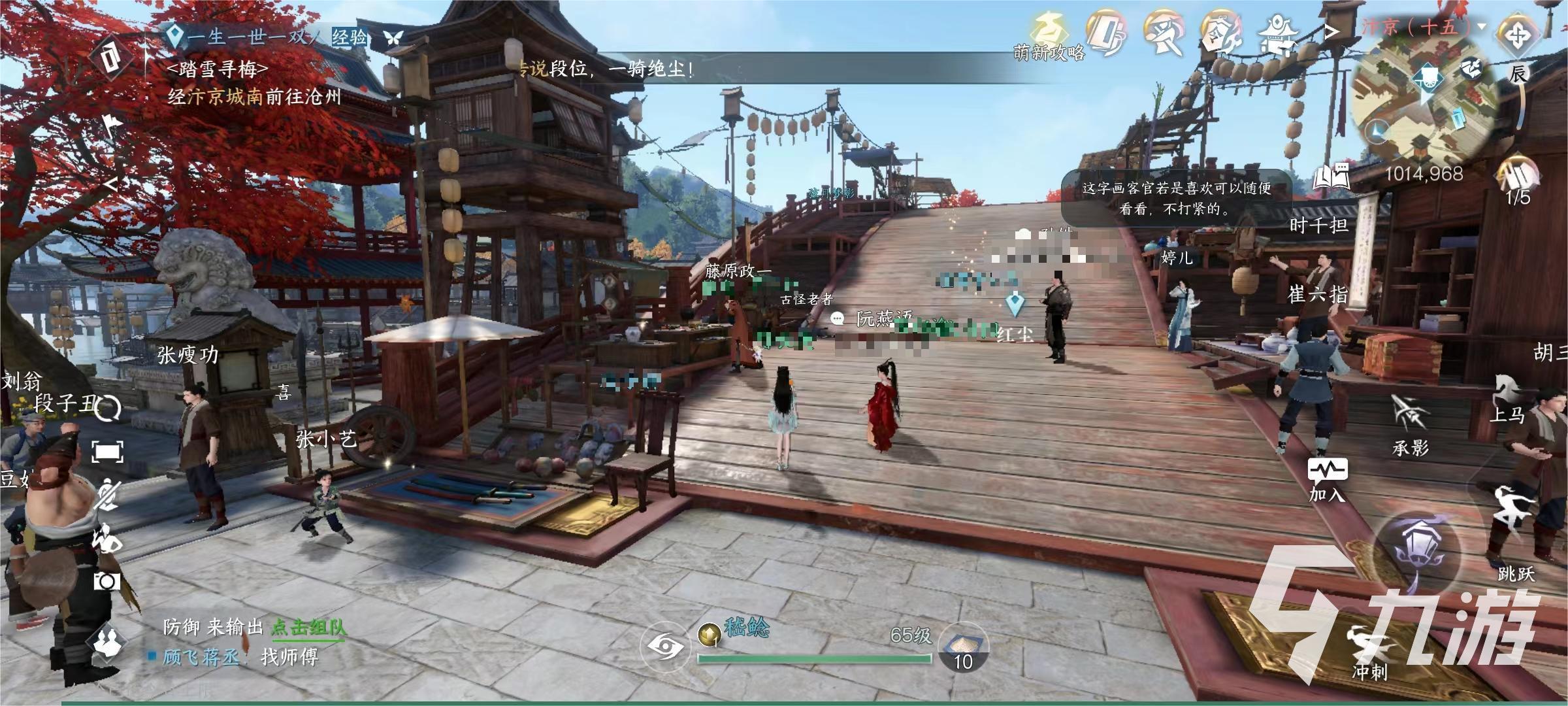Select the 踏雪寻梅 quest tracker entry
Screen dimensions: 1568x706
pyautogui.click(x=218, y=69)
